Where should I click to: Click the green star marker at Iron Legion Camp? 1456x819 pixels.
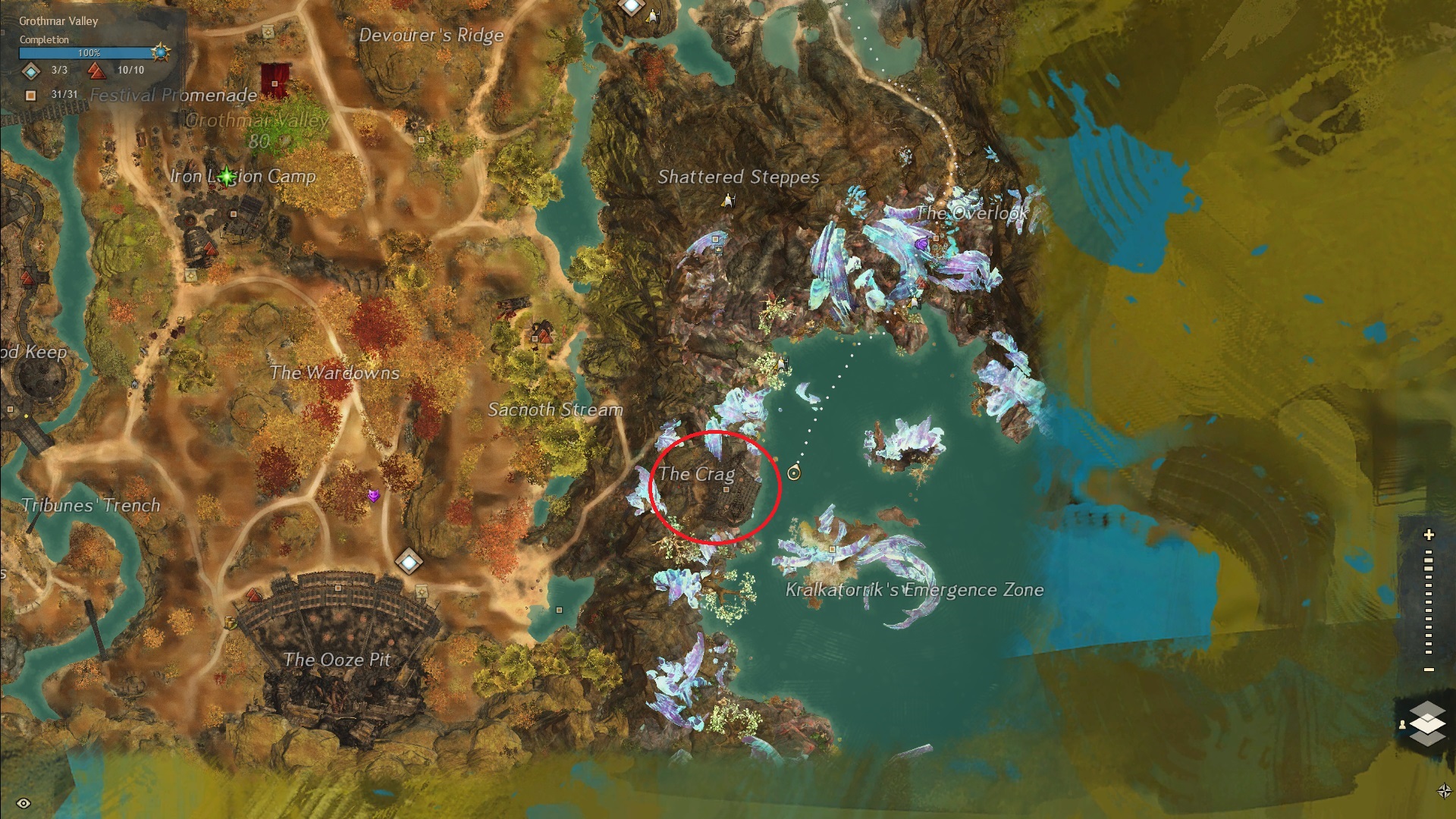(227, 177)
